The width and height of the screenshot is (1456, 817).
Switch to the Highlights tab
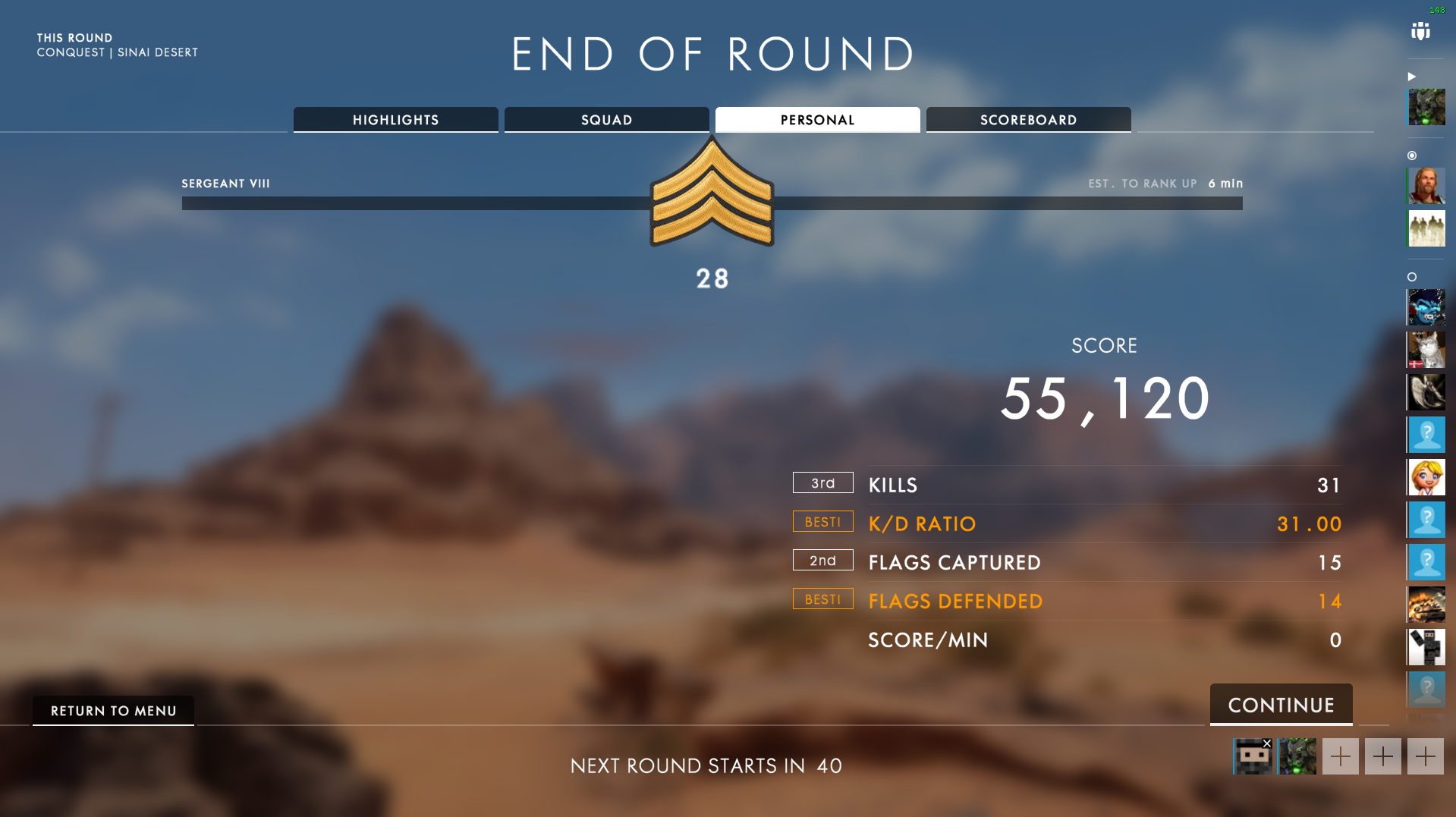tap(395, 120)
